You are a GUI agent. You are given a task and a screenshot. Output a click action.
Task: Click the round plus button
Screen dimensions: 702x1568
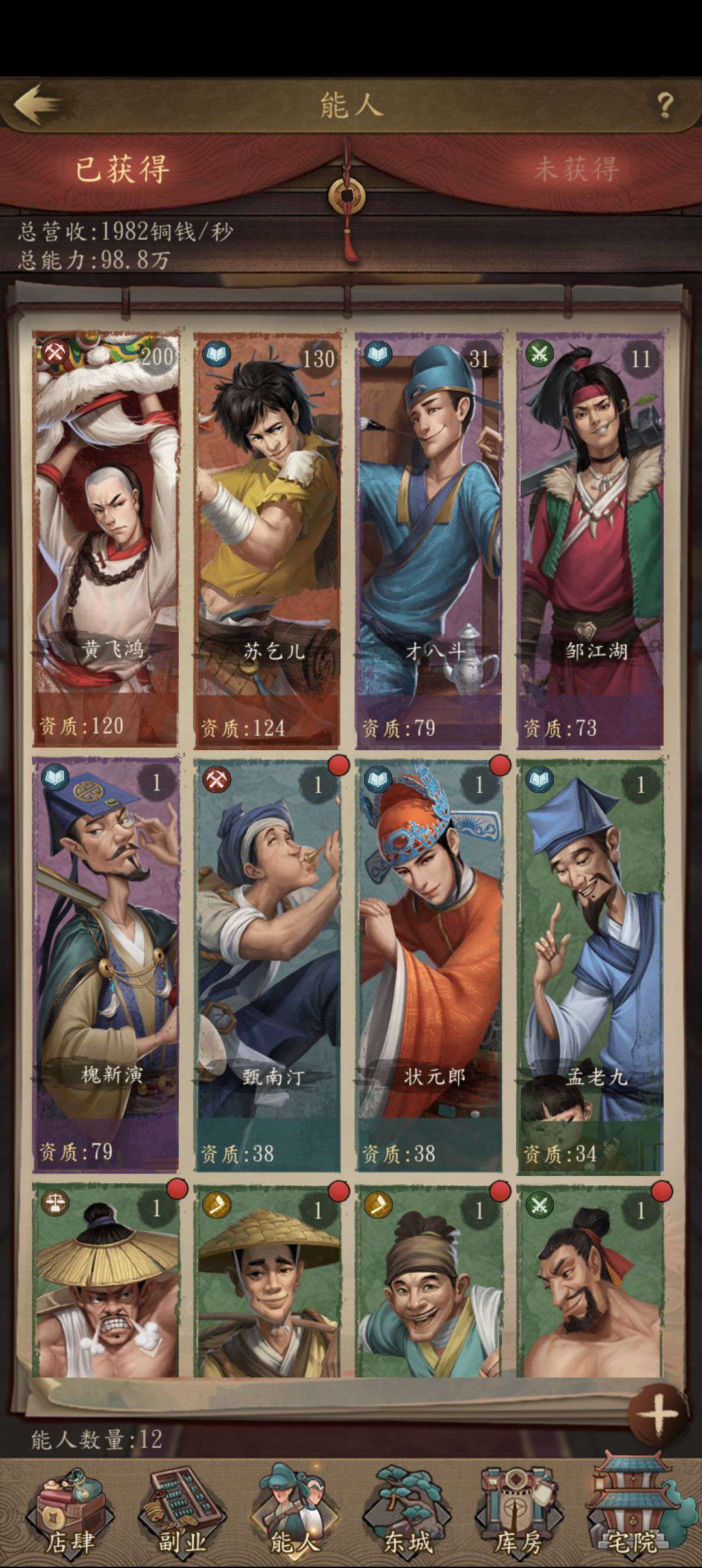(x=658, y=1413)
